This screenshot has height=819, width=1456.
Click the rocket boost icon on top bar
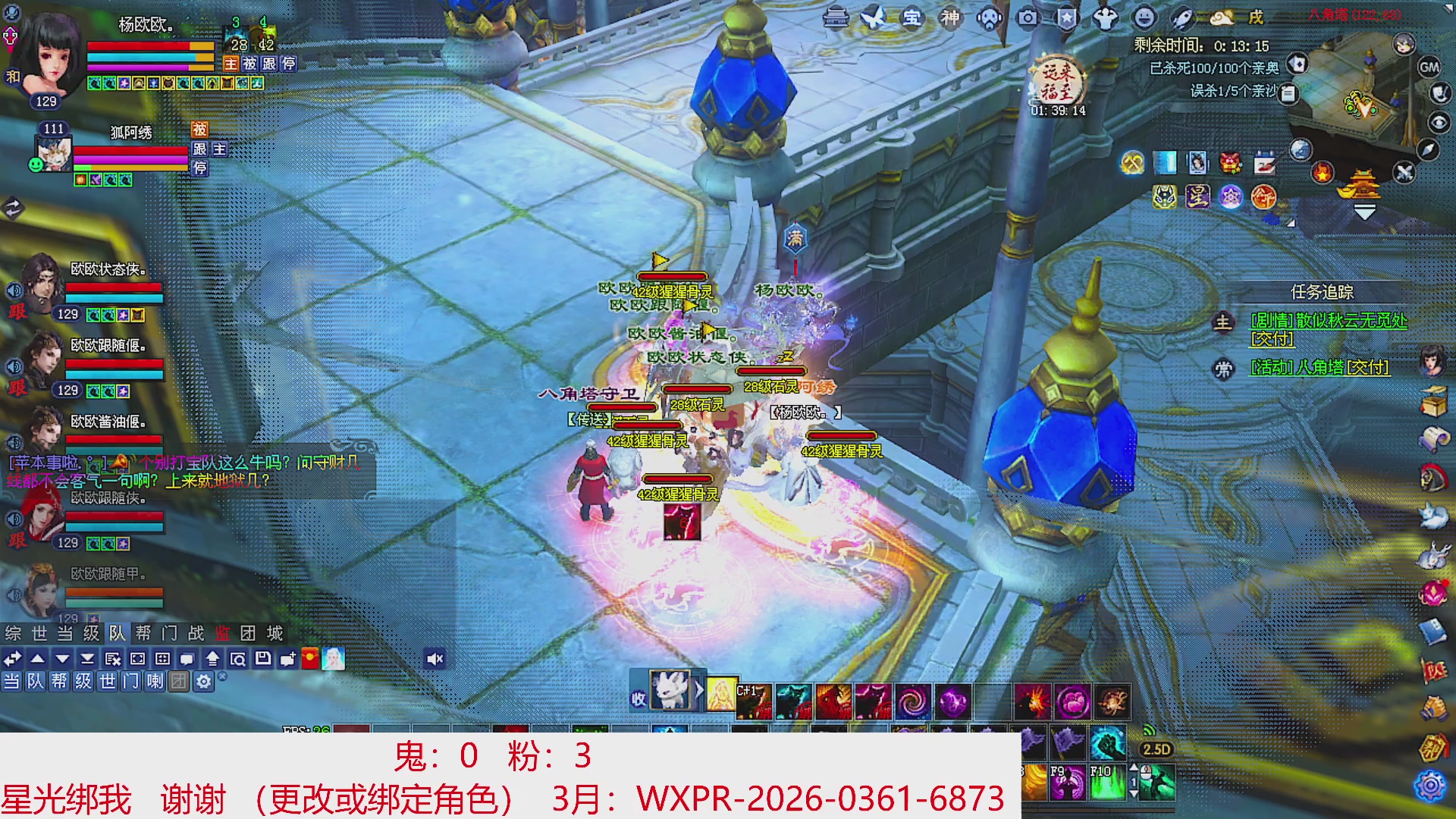(x=1182, y=19)
